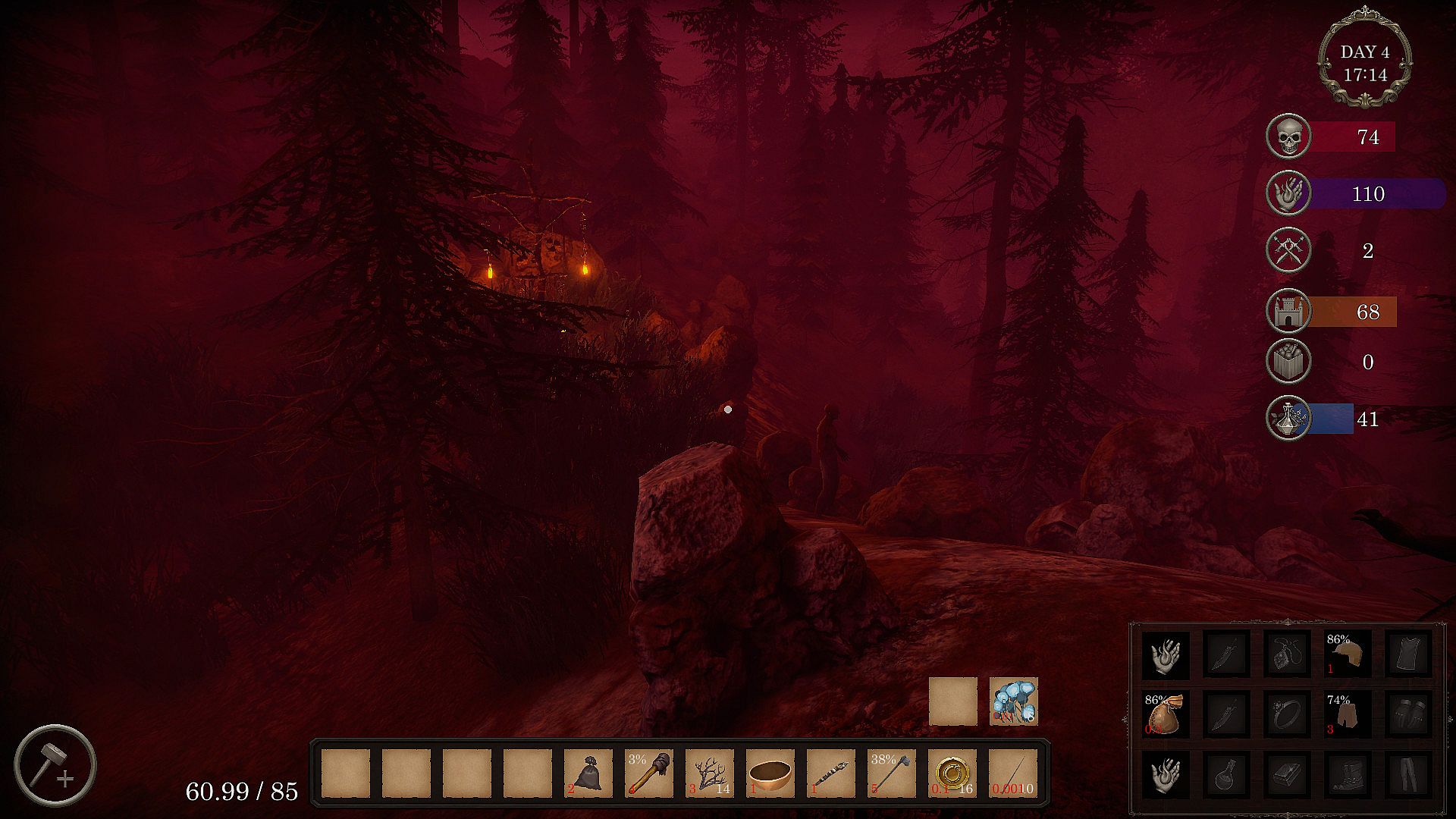Select the wooden club at 3% durability
This screenshot has height=819, width=1456.
pyautogui.click(x=648, y=773)
